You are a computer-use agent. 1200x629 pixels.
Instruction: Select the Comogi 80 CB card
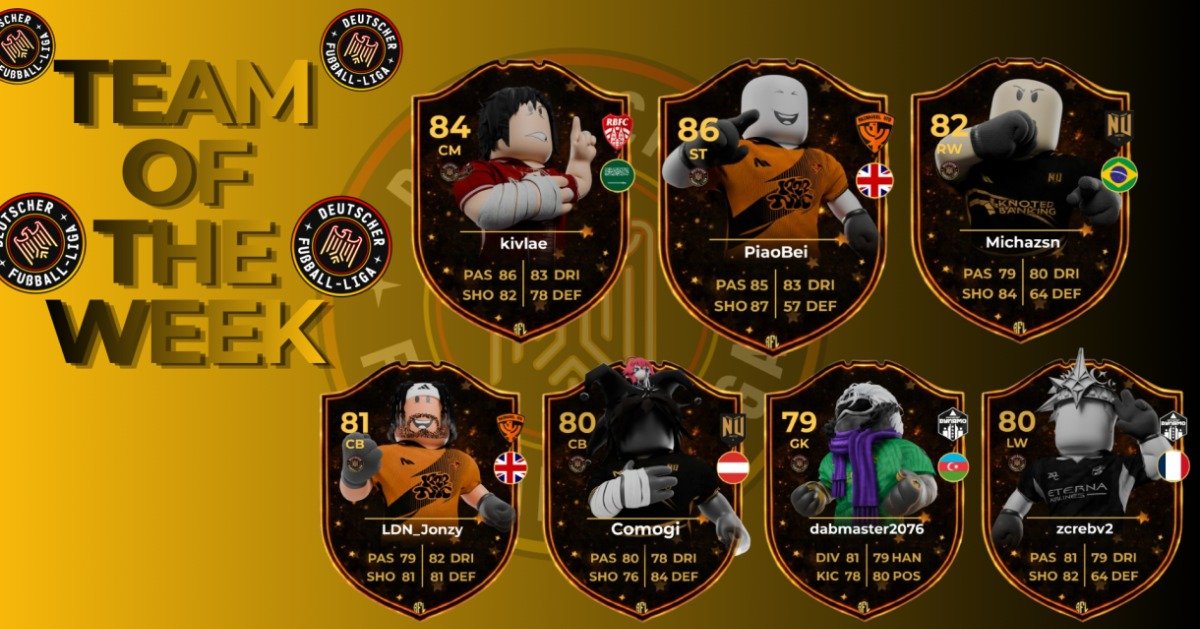click(x=645, y=490)
